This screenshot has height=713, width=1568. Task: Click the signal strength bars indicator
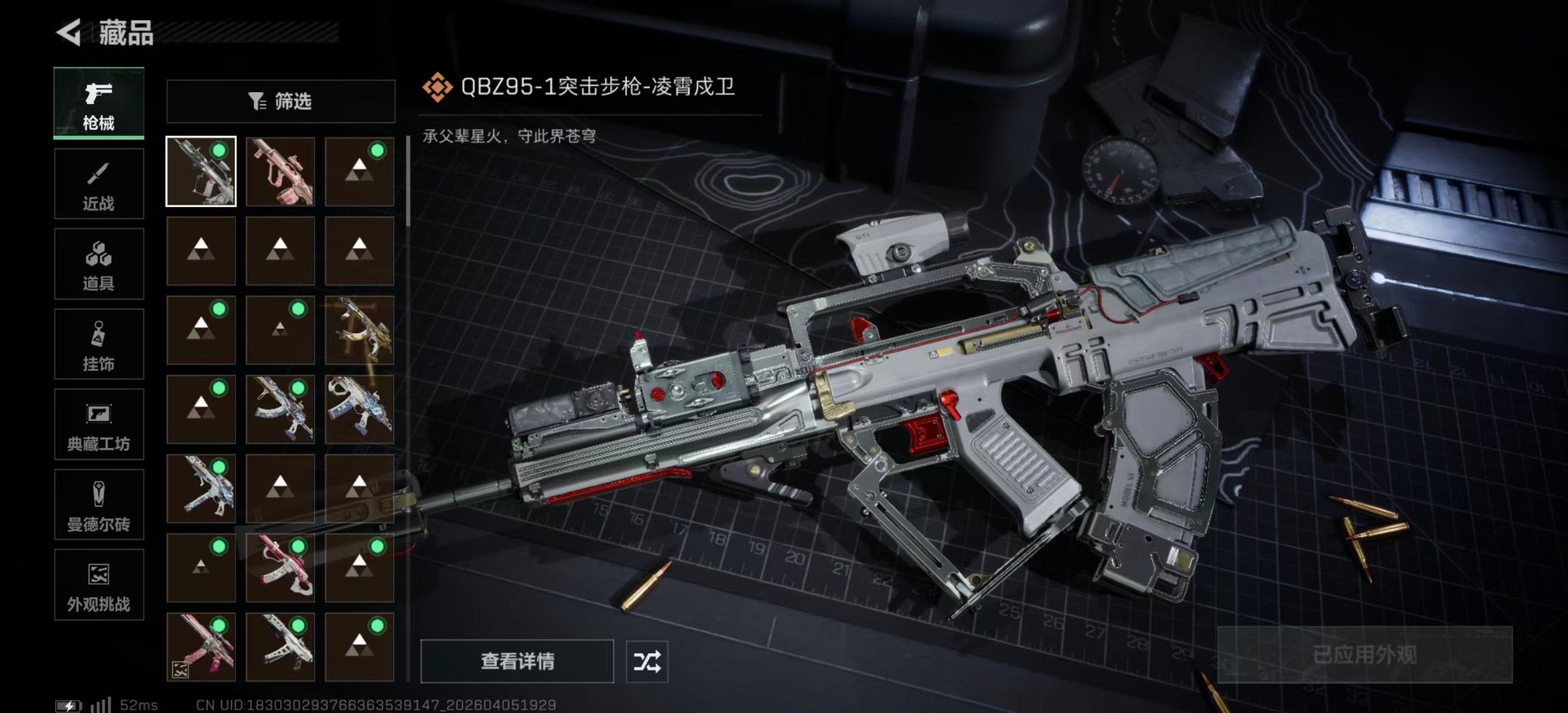101,706
